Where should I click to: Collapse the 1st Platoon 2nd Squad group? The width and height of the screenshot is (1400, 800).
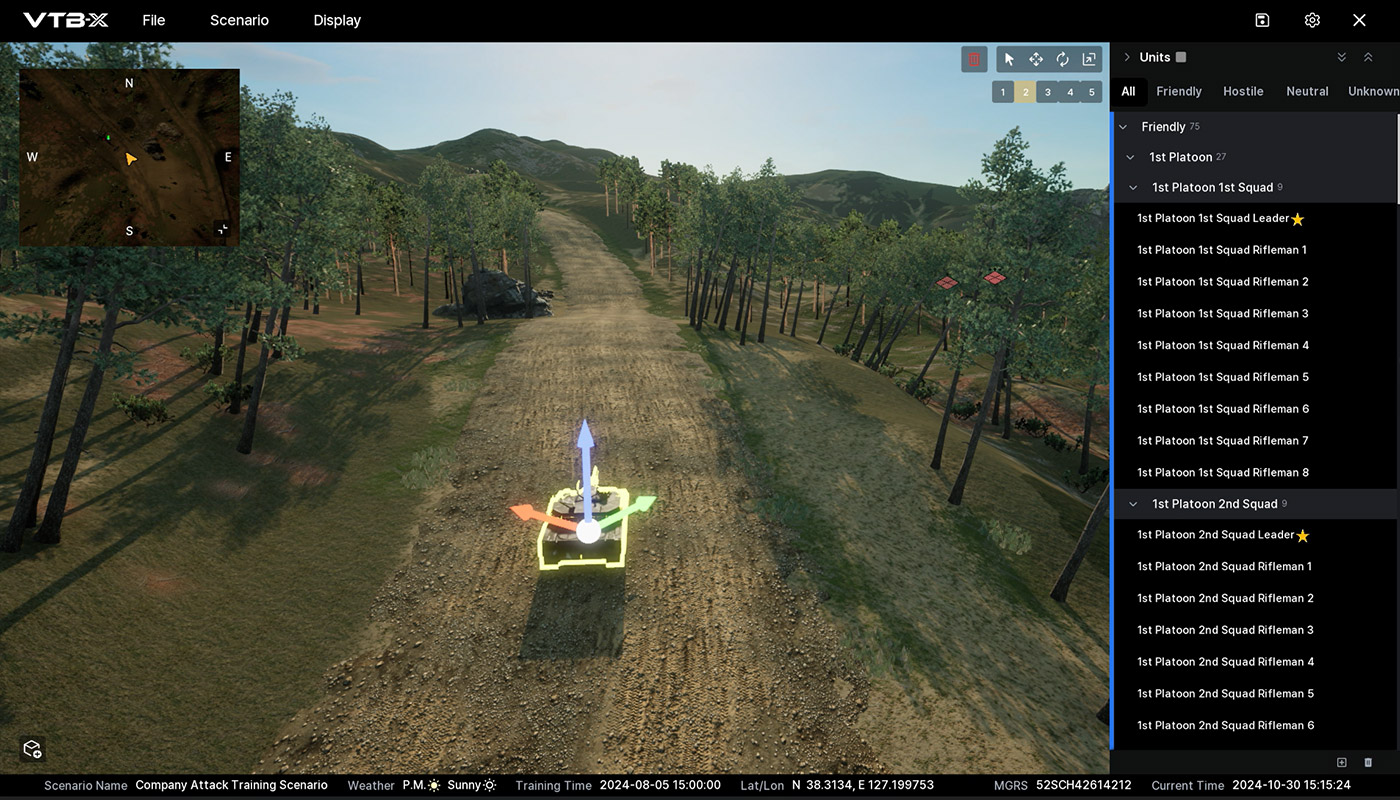tap(1133, 504)
